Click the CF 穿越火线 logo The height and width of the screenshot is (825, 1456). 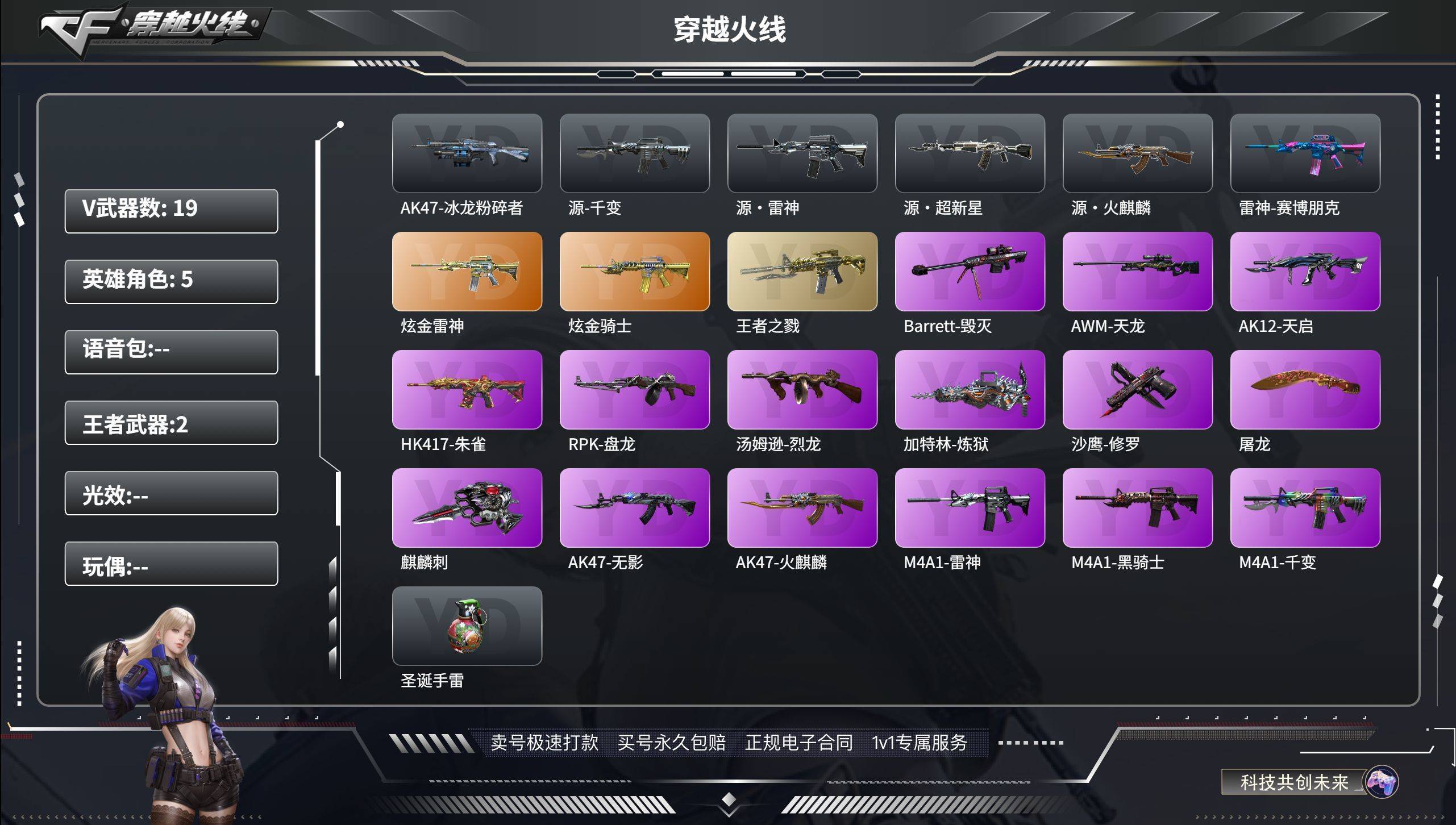(148, 31)
